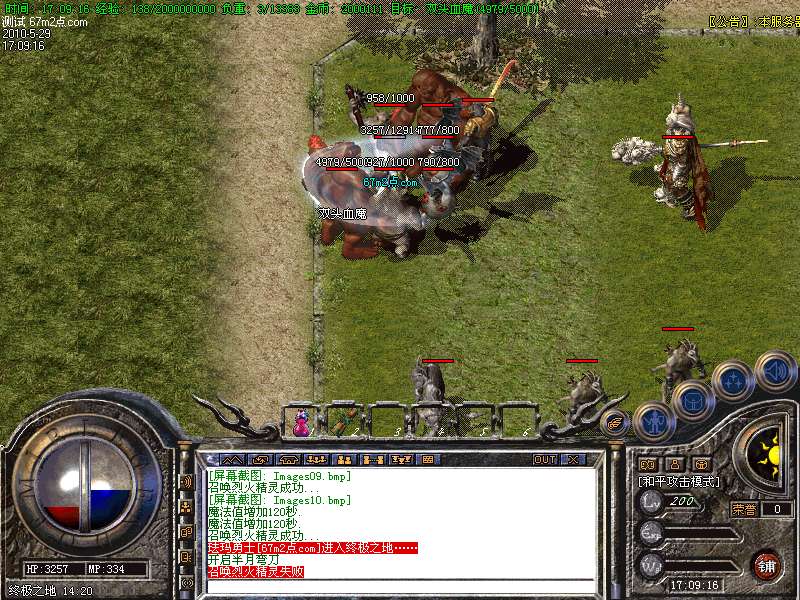Image resolution: width=800 pixels, height=600 pixels.
Task: Click the mountain-peaks button on chat toolbar
Action: click(x=225, y=460)
